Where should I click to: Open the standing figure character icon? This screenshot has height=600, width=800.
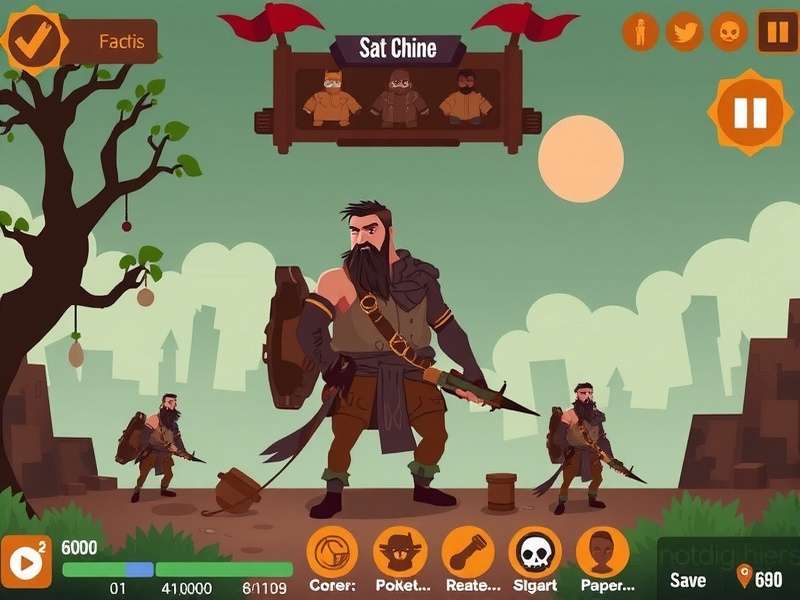(640, 32)
